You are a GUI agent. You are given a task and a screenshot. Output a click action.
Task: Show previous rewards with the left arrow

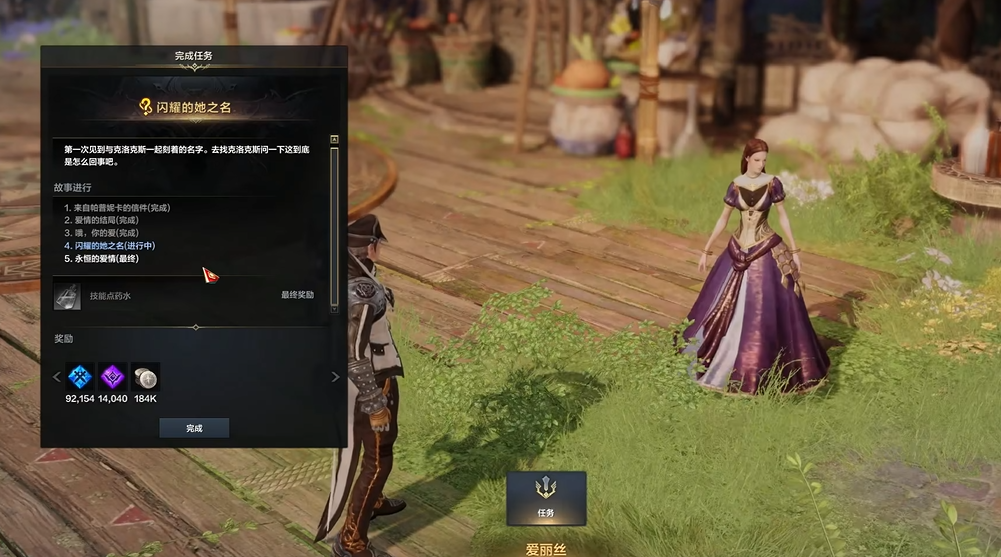[56, 377]
